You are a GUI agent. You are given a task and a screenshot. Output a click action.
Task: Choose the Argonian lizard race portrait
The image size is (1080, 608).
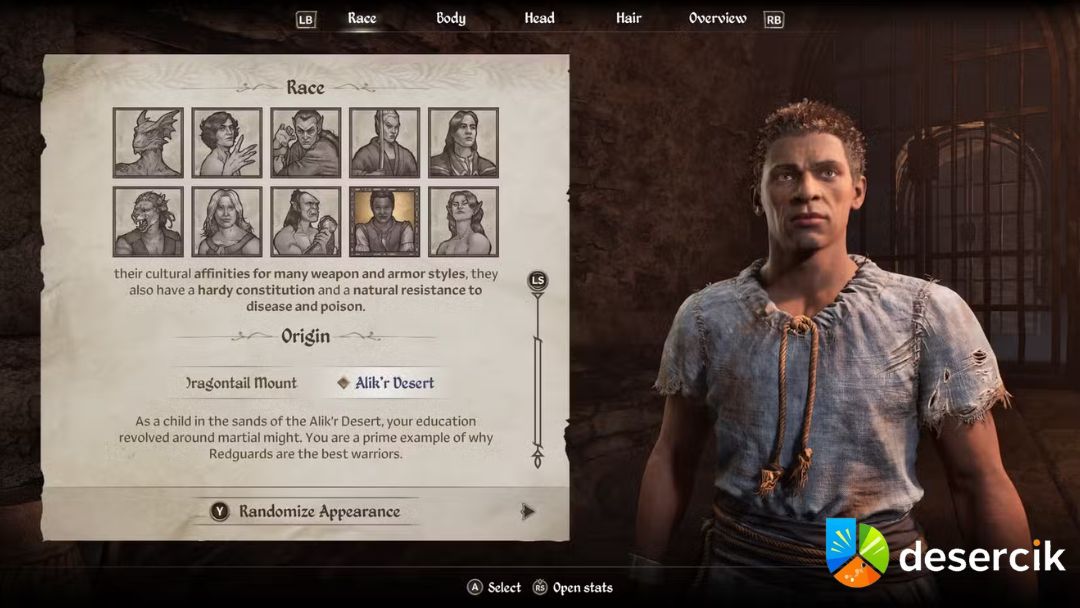148,143
